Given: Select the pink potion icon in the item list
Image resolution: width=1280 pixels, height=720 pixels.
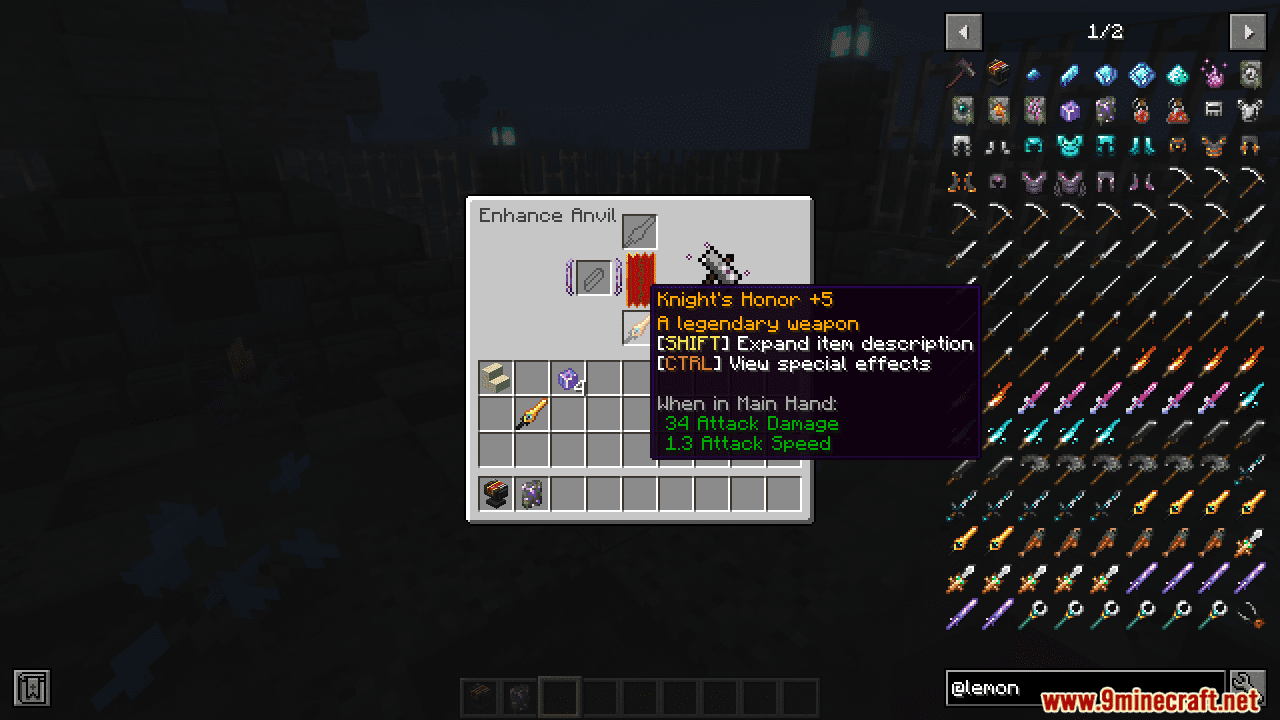Looking at the screenshot, I should tap(1215, 74).
